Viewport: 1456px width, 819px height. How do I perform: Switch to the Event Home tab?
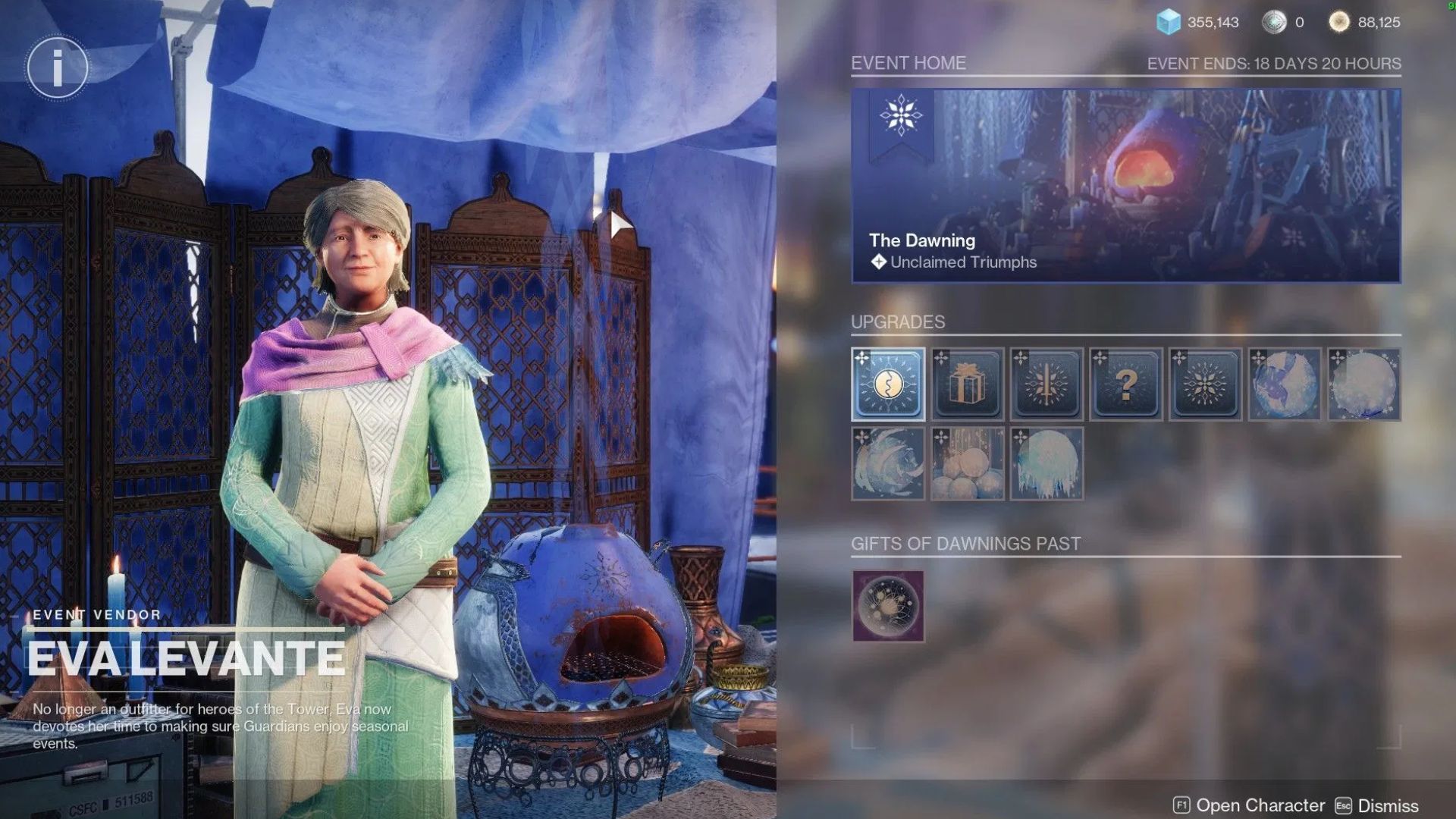(x=909, y=64)
